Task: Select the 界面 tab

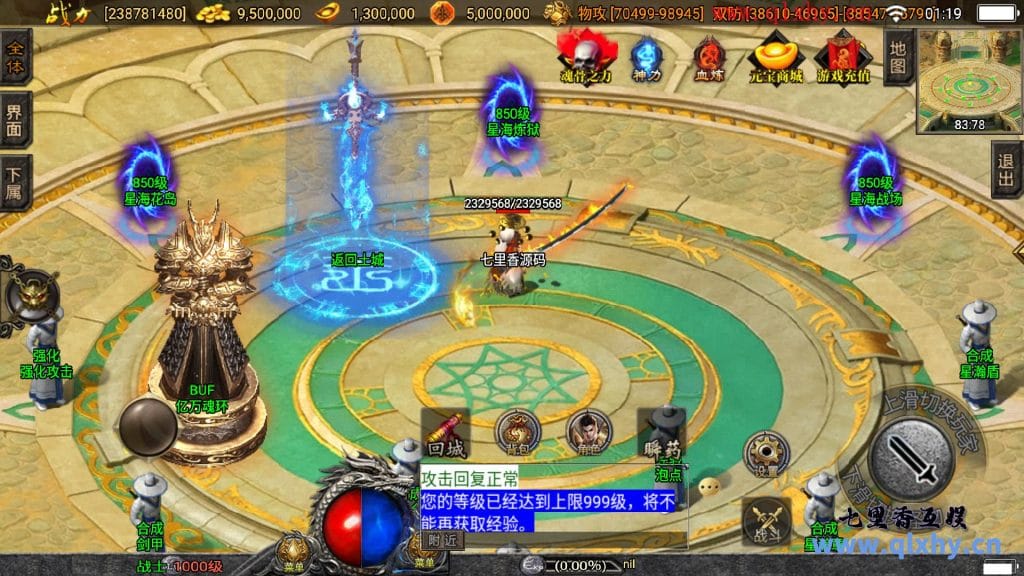Action: click(x=15, y=119)
